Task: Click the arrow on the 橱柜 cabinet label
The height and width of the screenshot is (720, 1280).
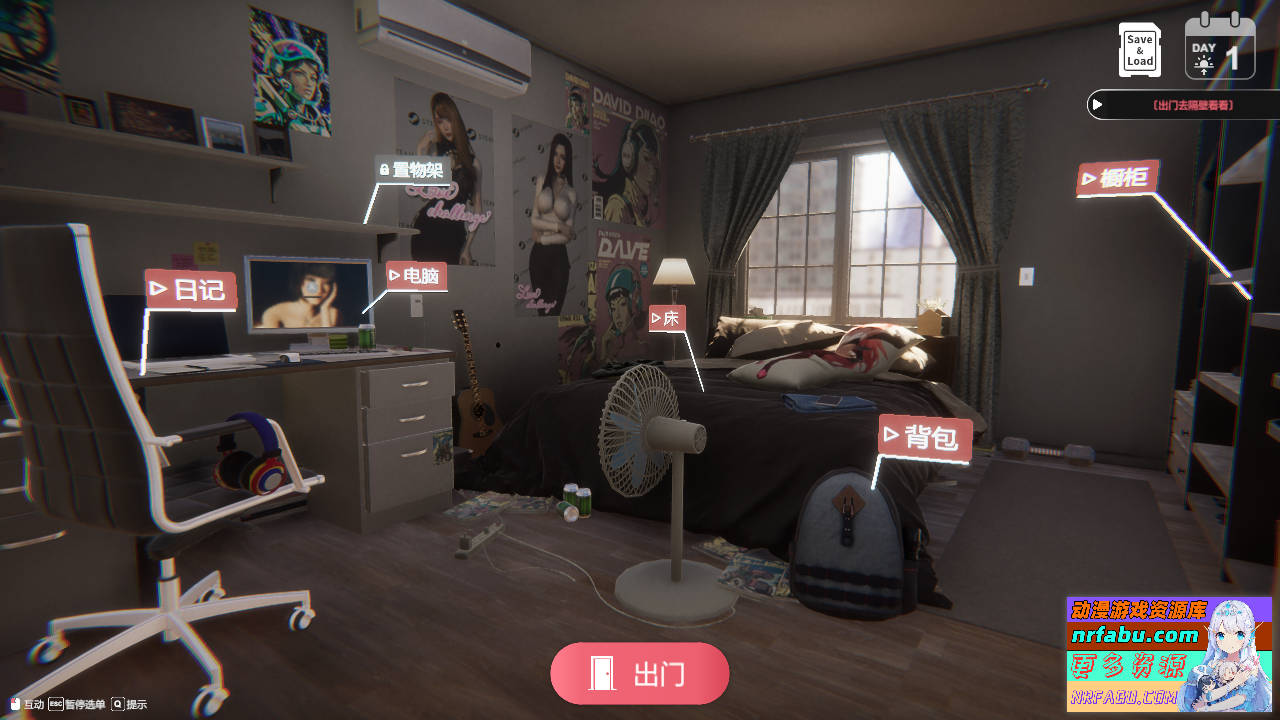Action: click(1091, 178)
